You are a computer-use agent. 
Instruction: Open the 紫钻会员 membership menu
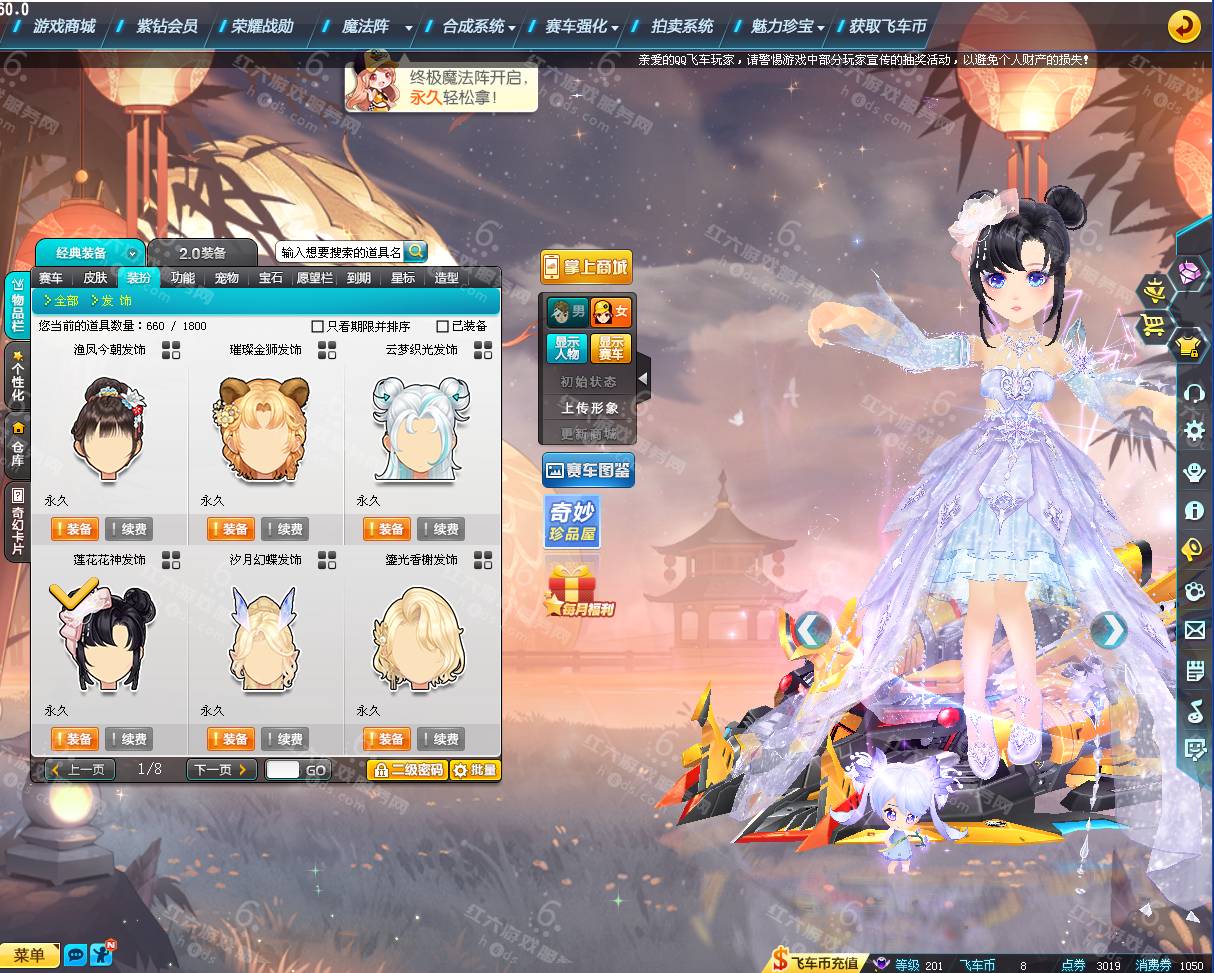[167, 27]
